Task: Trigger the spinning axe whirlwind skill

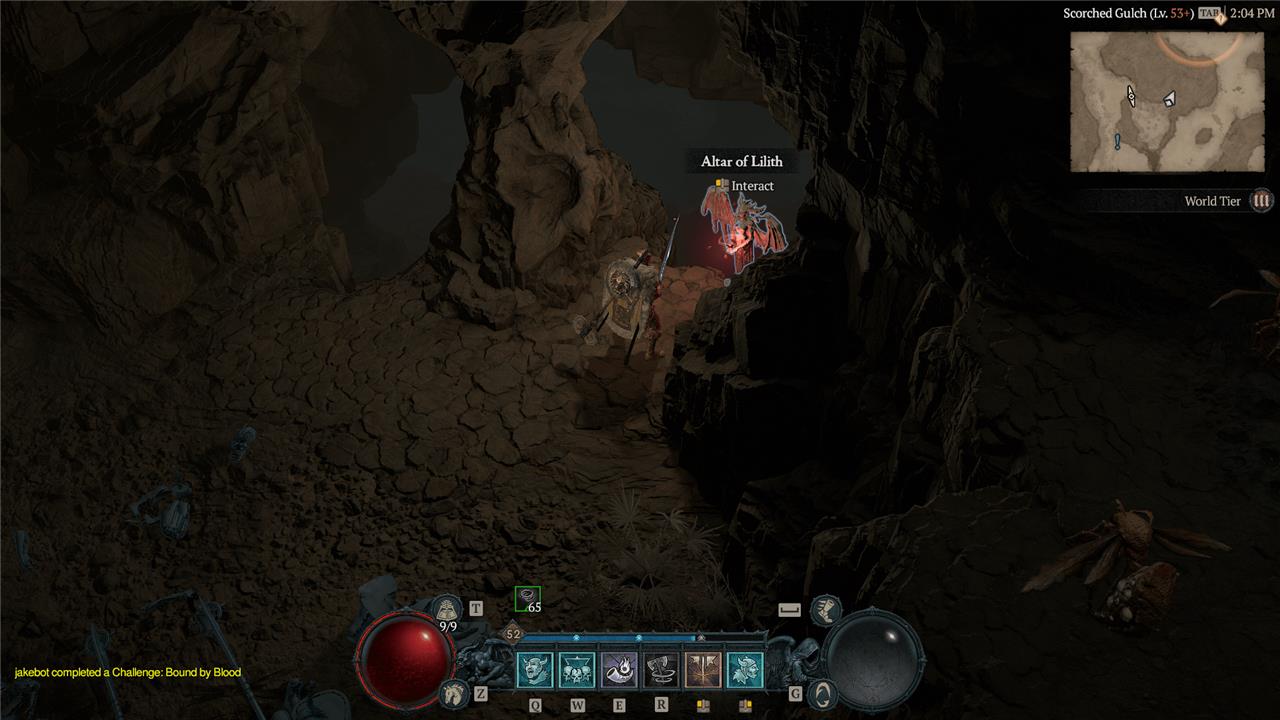Action: pyautogui.click(x=661, y=670)
